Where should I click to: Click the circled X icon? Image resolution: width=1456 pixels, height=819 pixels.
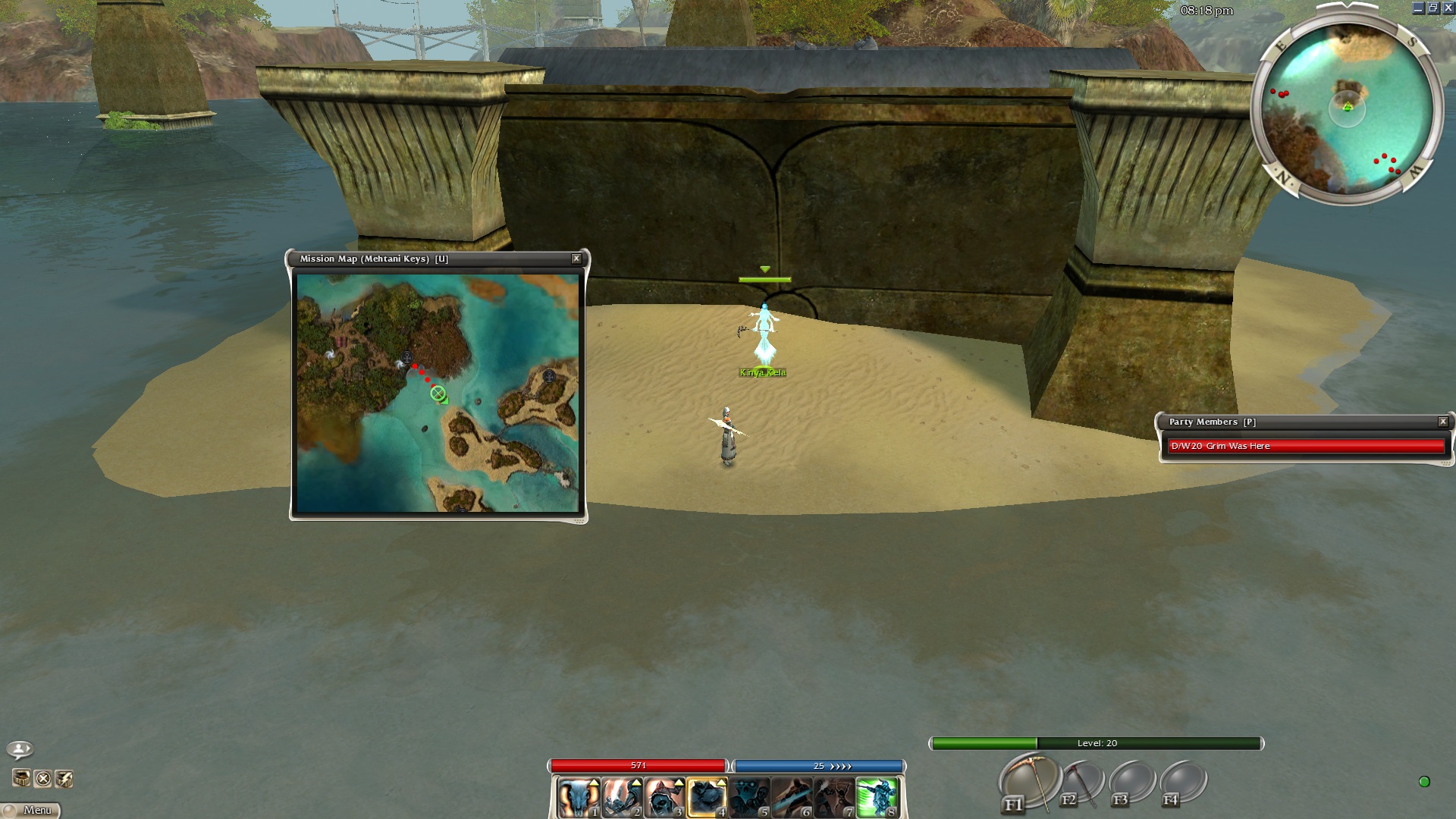click(x=43, y=779)
